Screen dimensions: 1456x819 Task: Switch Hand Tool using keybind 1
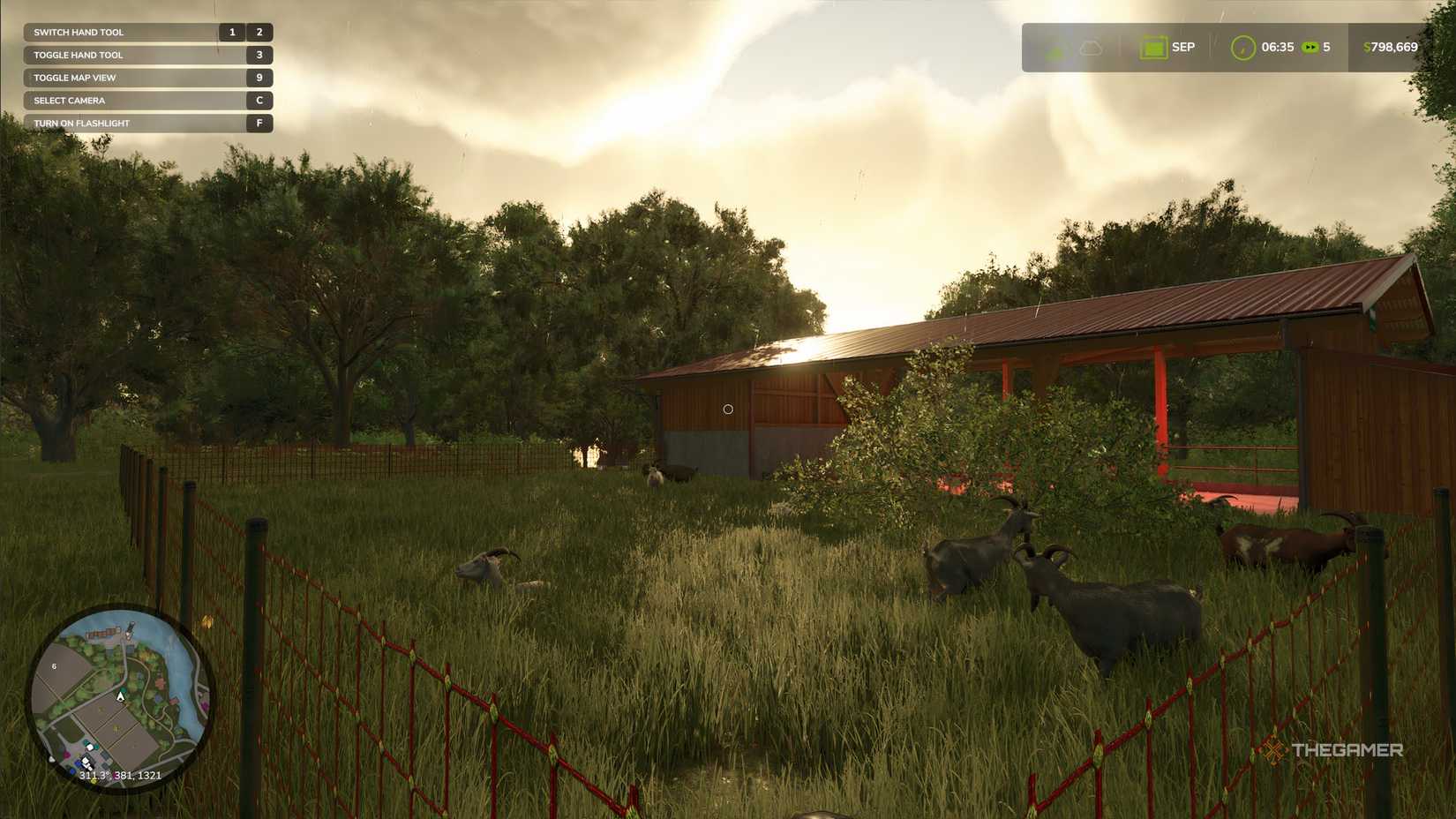coord(231,31)
